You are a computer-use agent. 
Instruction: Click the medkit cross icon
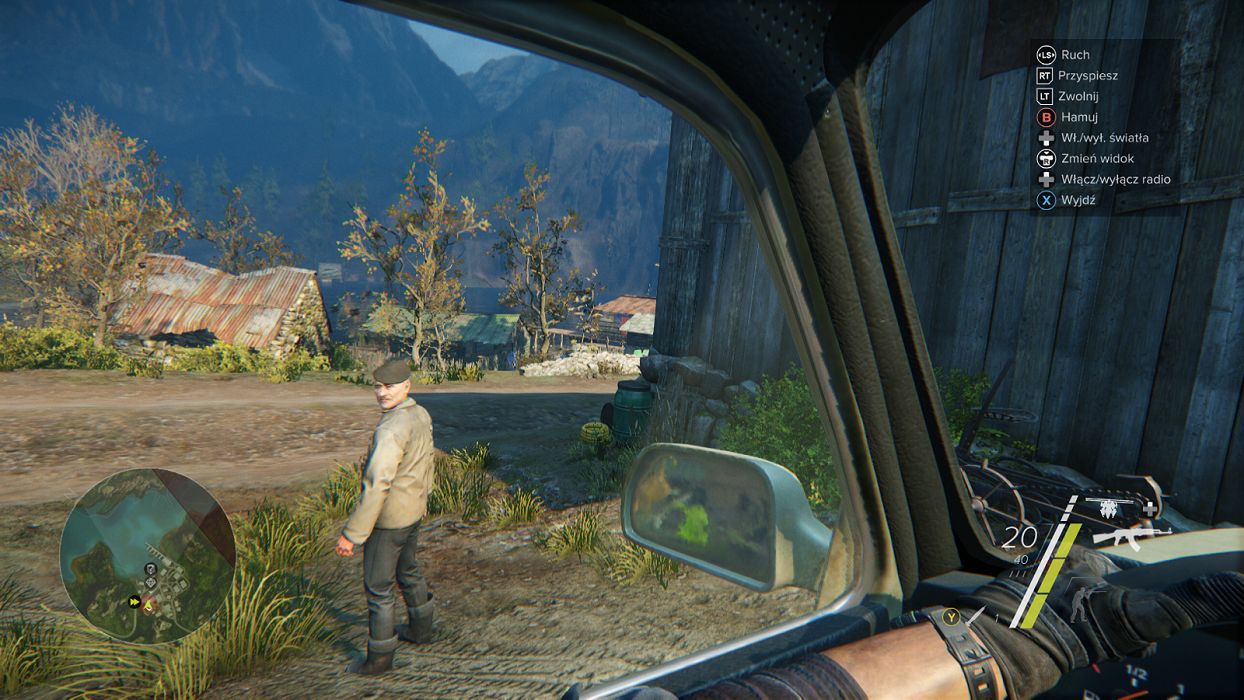pos(1150,509)
